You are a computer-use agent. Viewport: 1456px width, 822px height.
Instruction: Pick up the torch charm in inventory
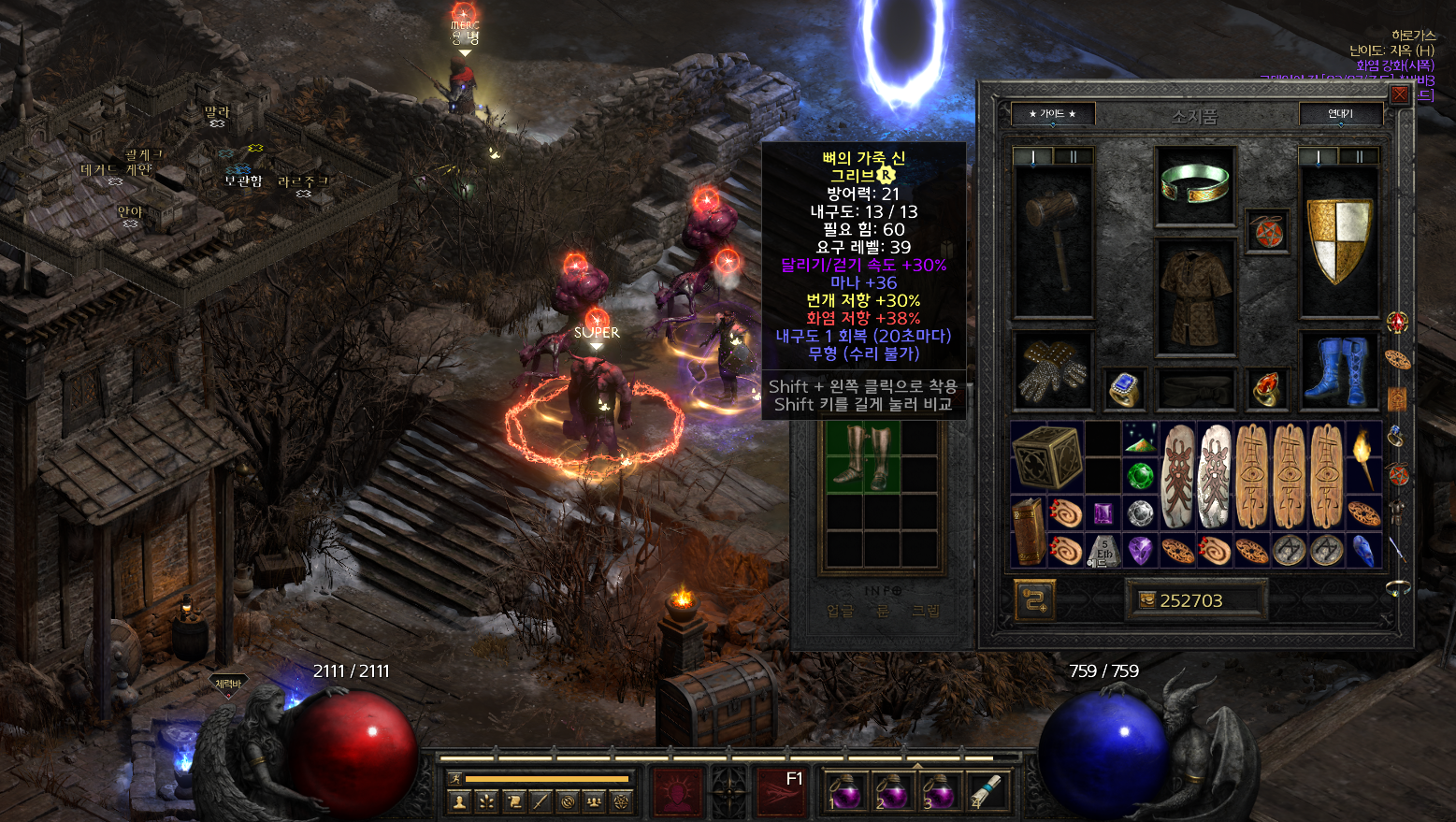pyautogui.click(x=1363, y=456)
